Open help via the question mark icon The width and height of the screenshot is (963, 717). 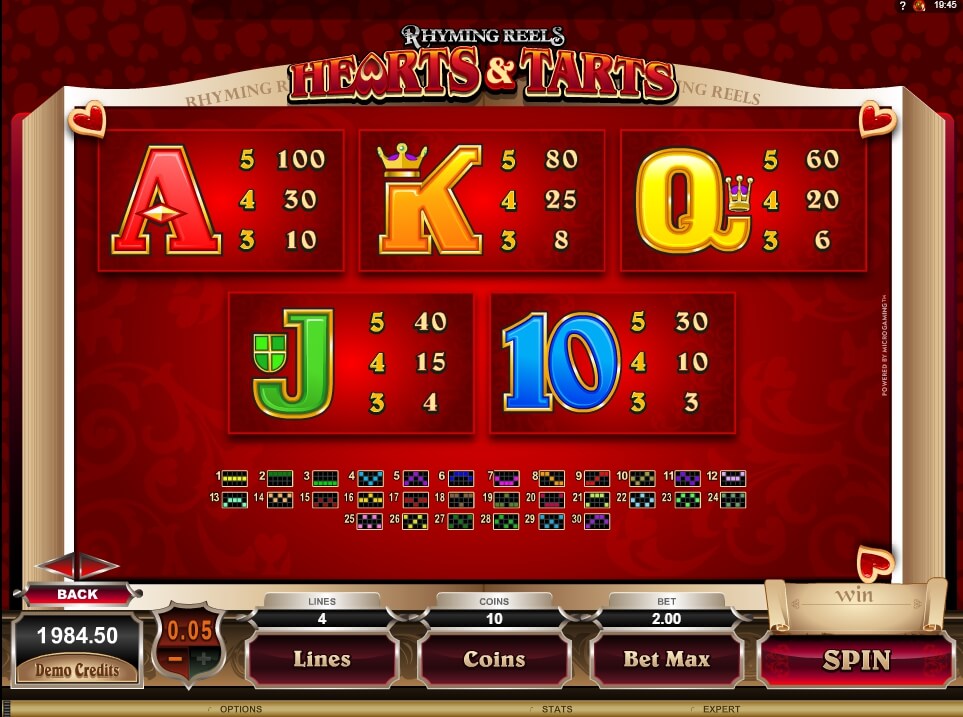pos(903,6)
